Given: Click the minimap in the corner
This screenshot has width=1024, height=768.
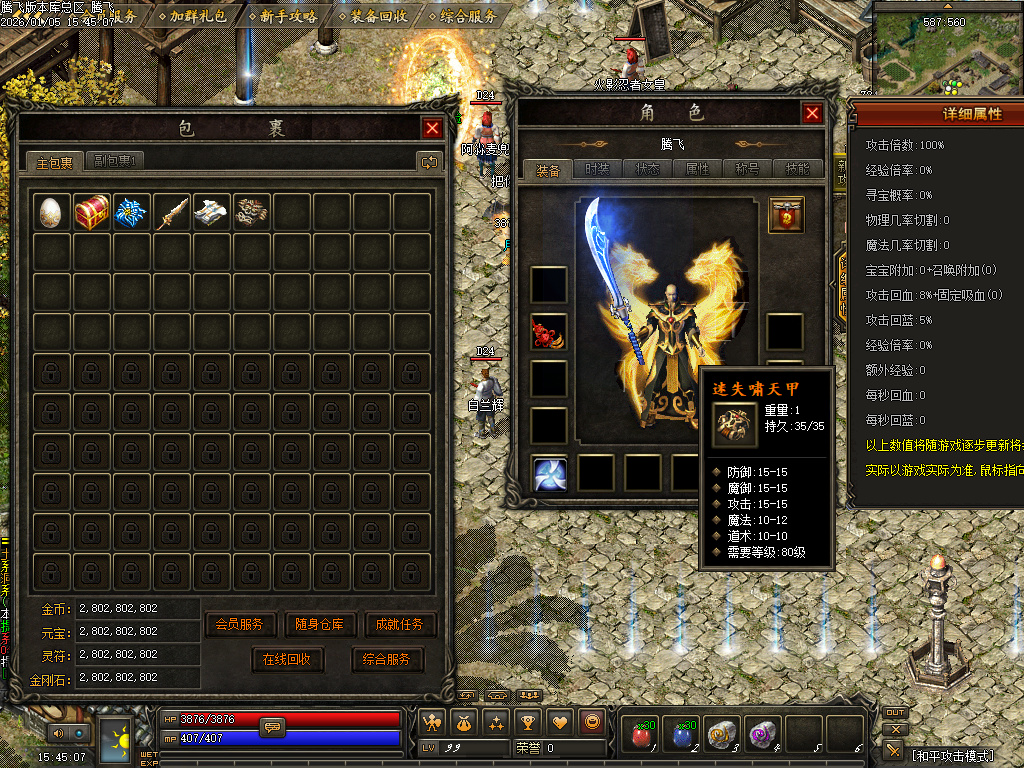Looking at the screenshot, I should (947, 48).
